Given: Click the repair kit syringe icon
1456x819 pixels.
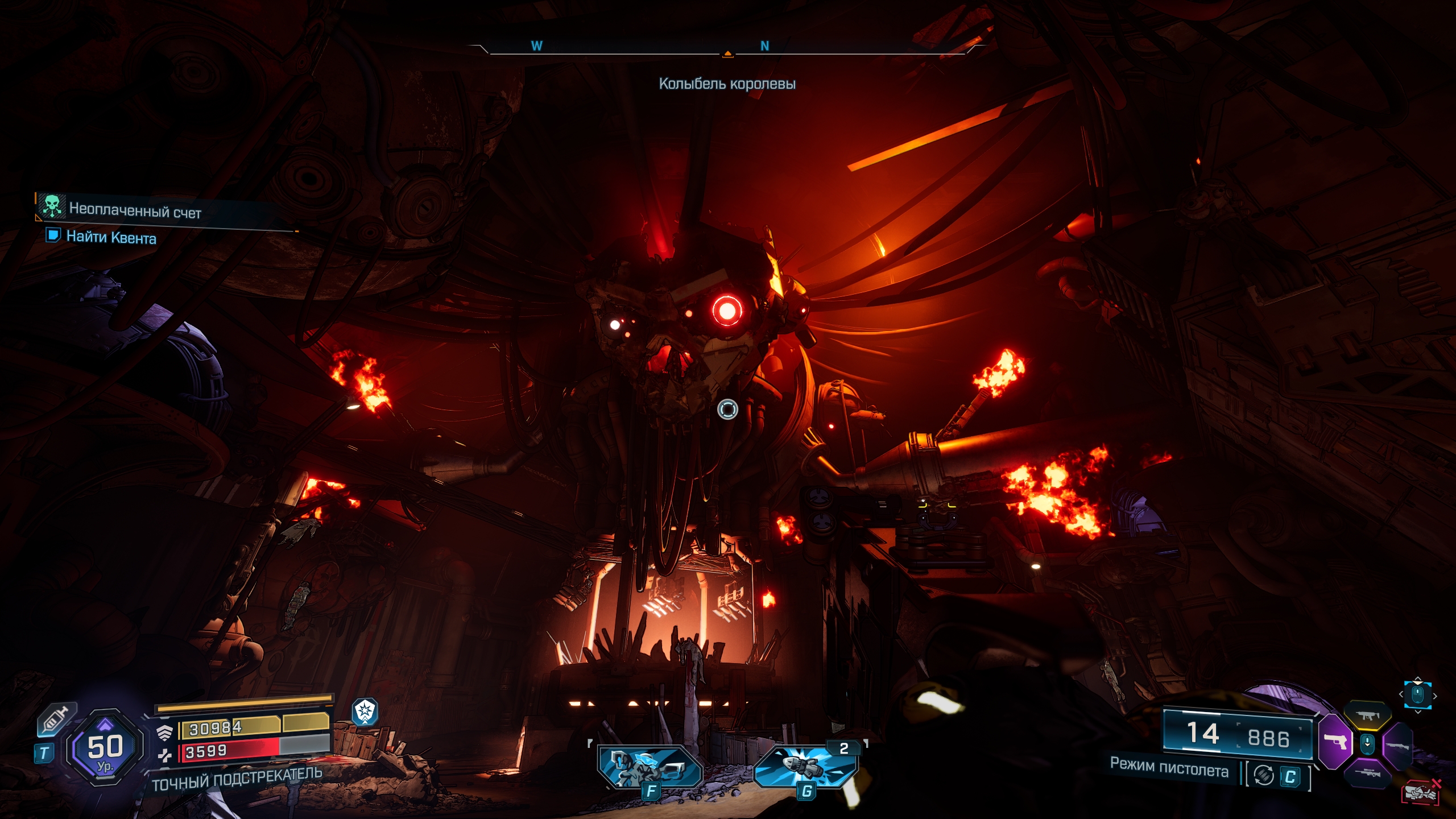Looking at the screenshot, I should (x=57, y=719).
